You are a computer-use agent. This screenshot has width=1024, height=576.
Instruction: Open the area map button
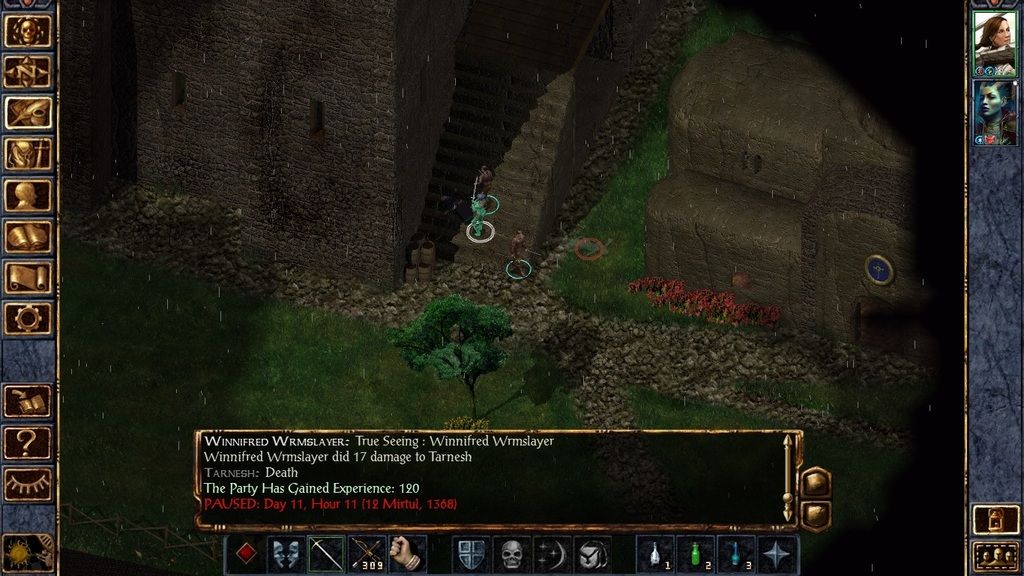point(27,71)
